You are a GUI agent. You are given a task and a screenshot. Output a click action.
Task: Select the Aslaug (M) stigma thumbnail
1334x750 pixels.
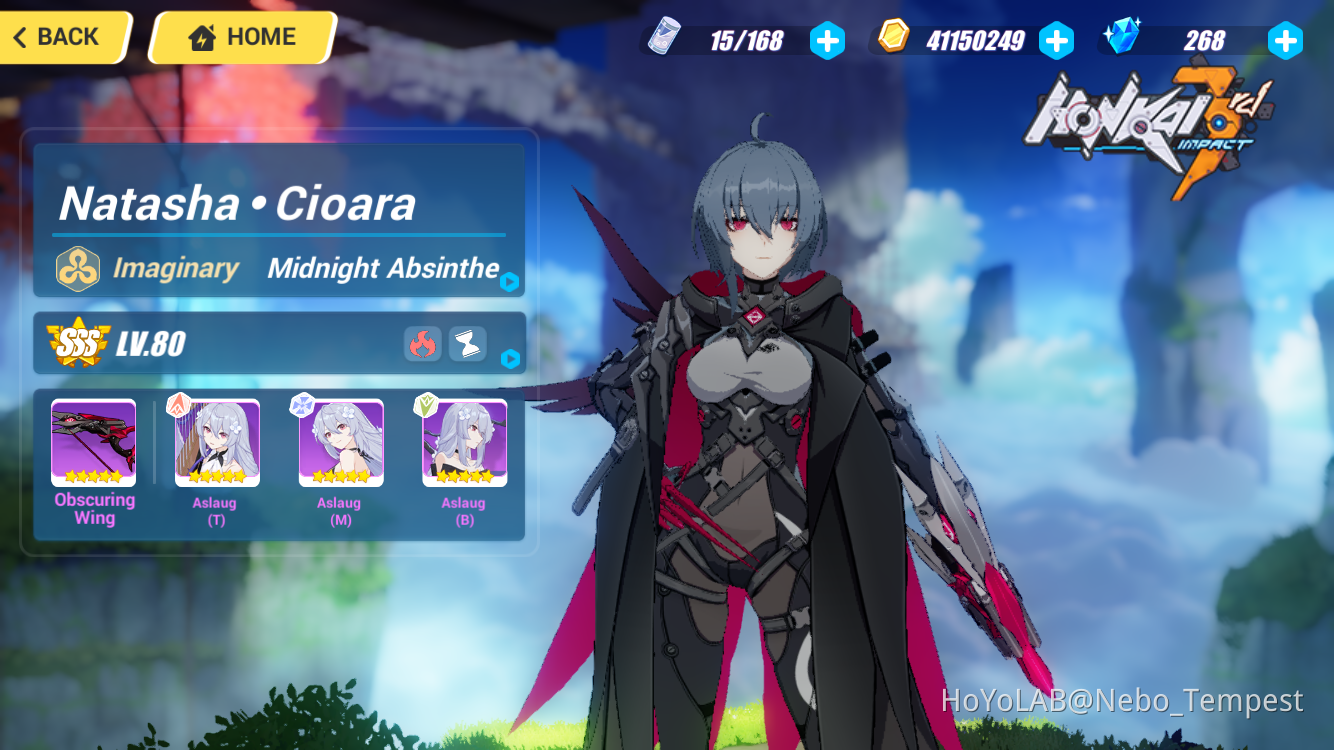[x=340, y=441]
